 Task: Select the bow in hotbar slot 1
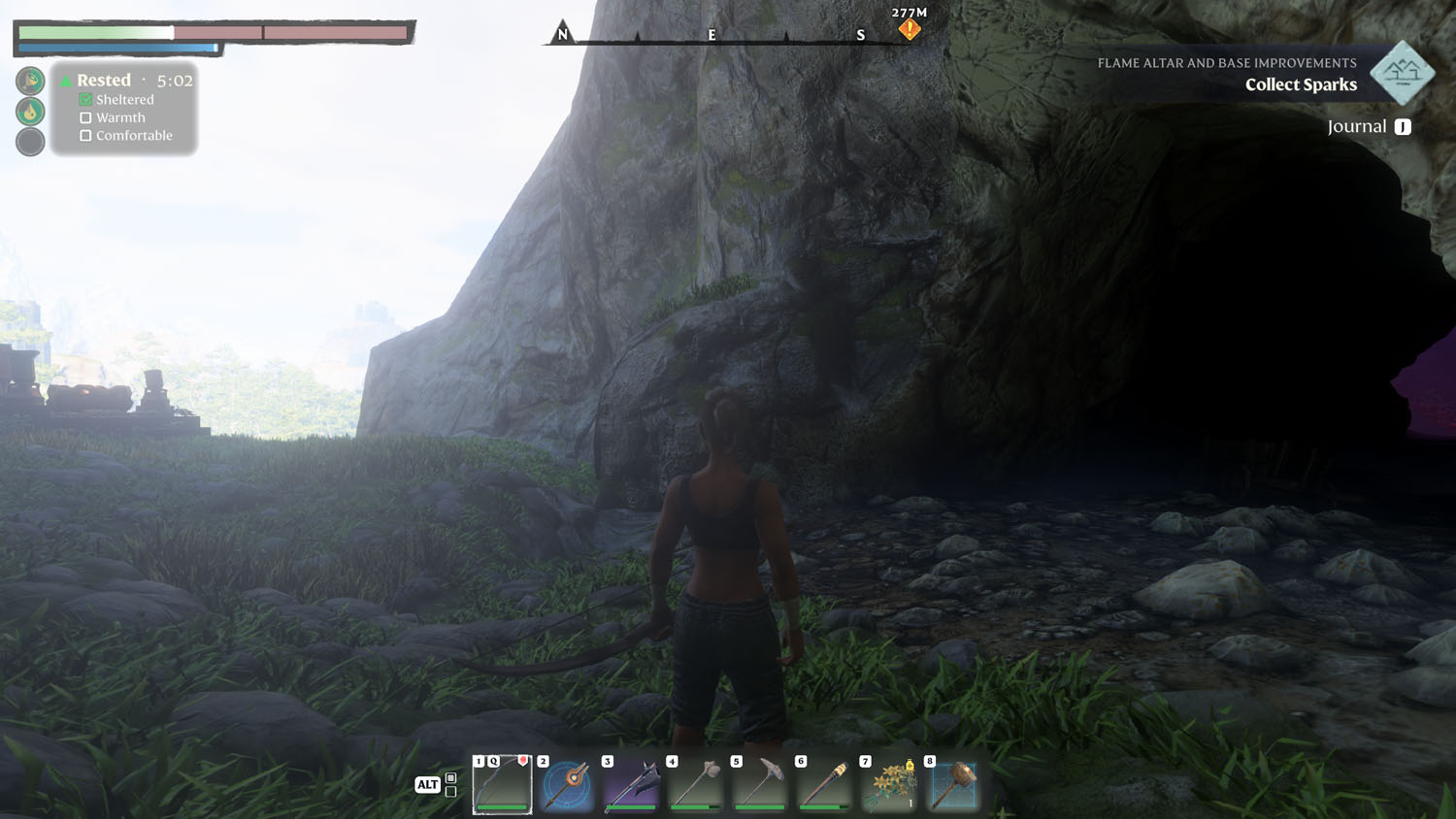click(503, 784)
